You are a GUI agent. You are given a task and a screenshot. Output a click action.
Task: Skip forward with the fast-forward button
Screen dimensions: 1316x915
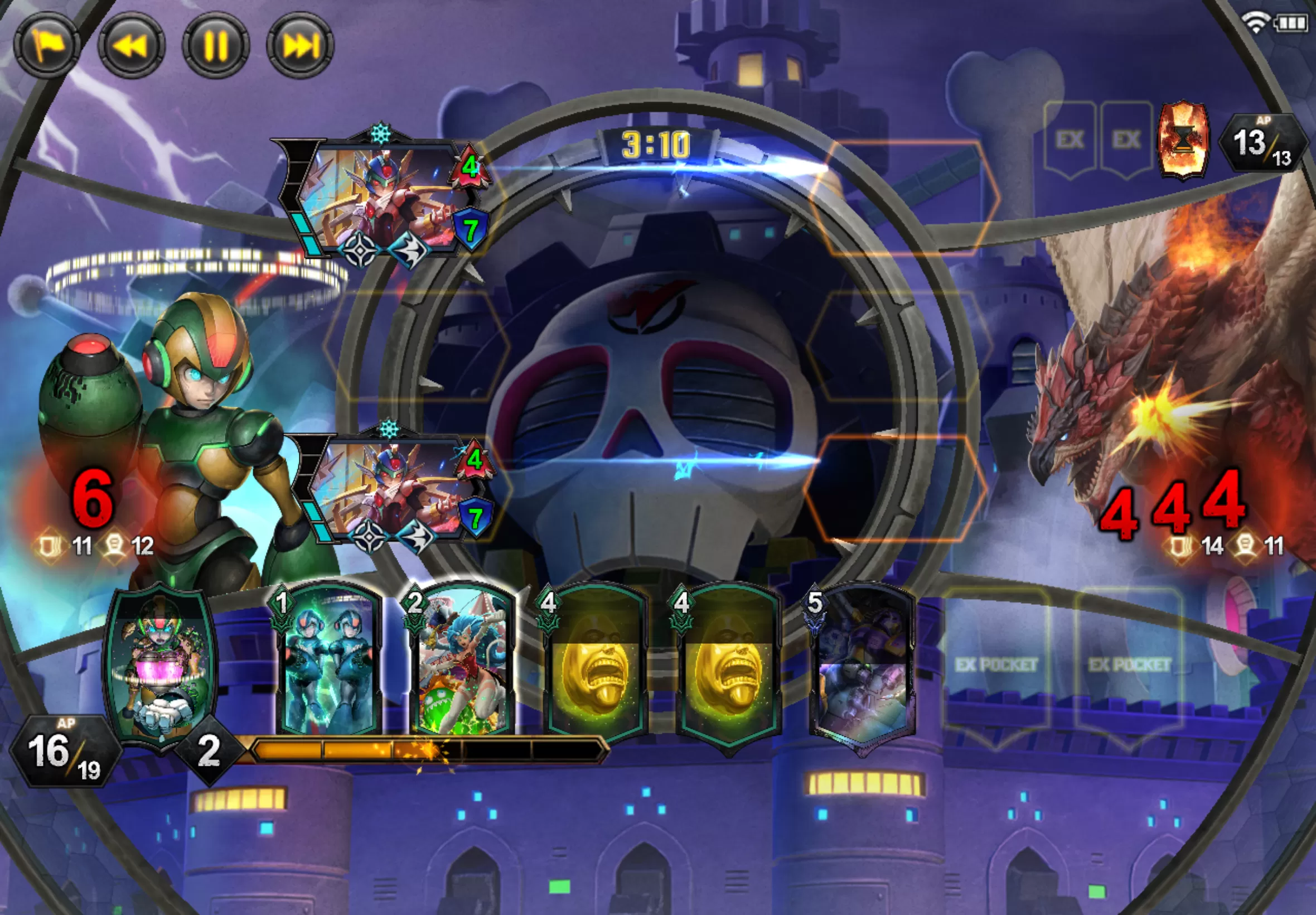(x=300, y=45)
